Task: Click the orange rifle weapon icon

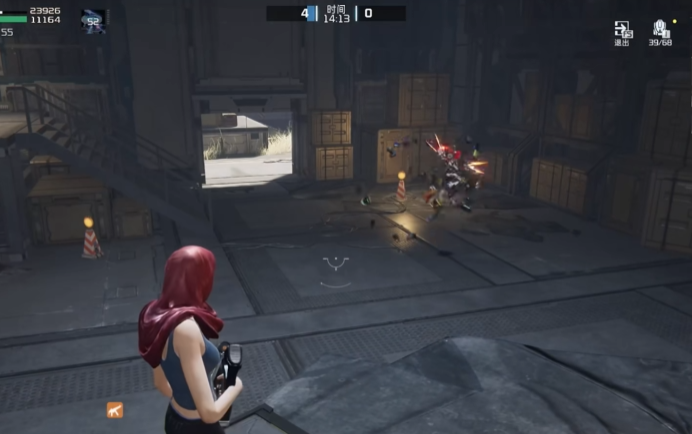Action: (115, 409)
